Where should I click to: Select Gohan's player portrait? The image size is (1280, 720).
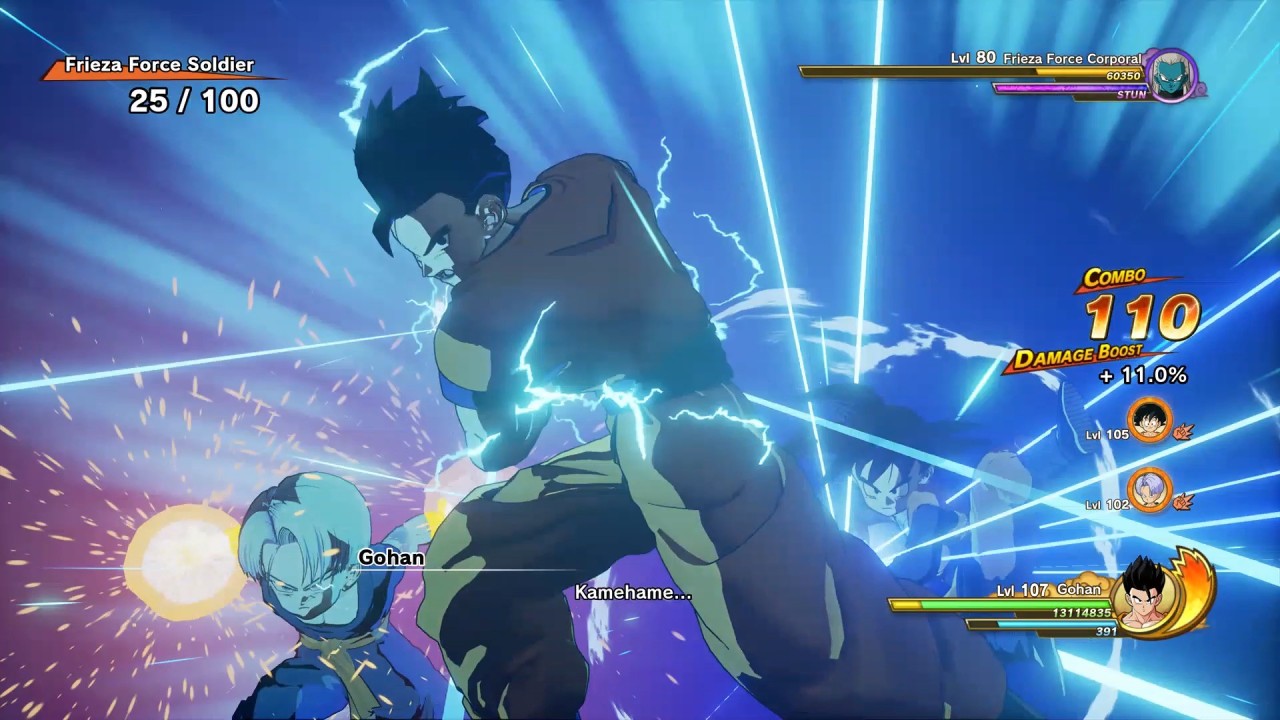click(1146, 594)
